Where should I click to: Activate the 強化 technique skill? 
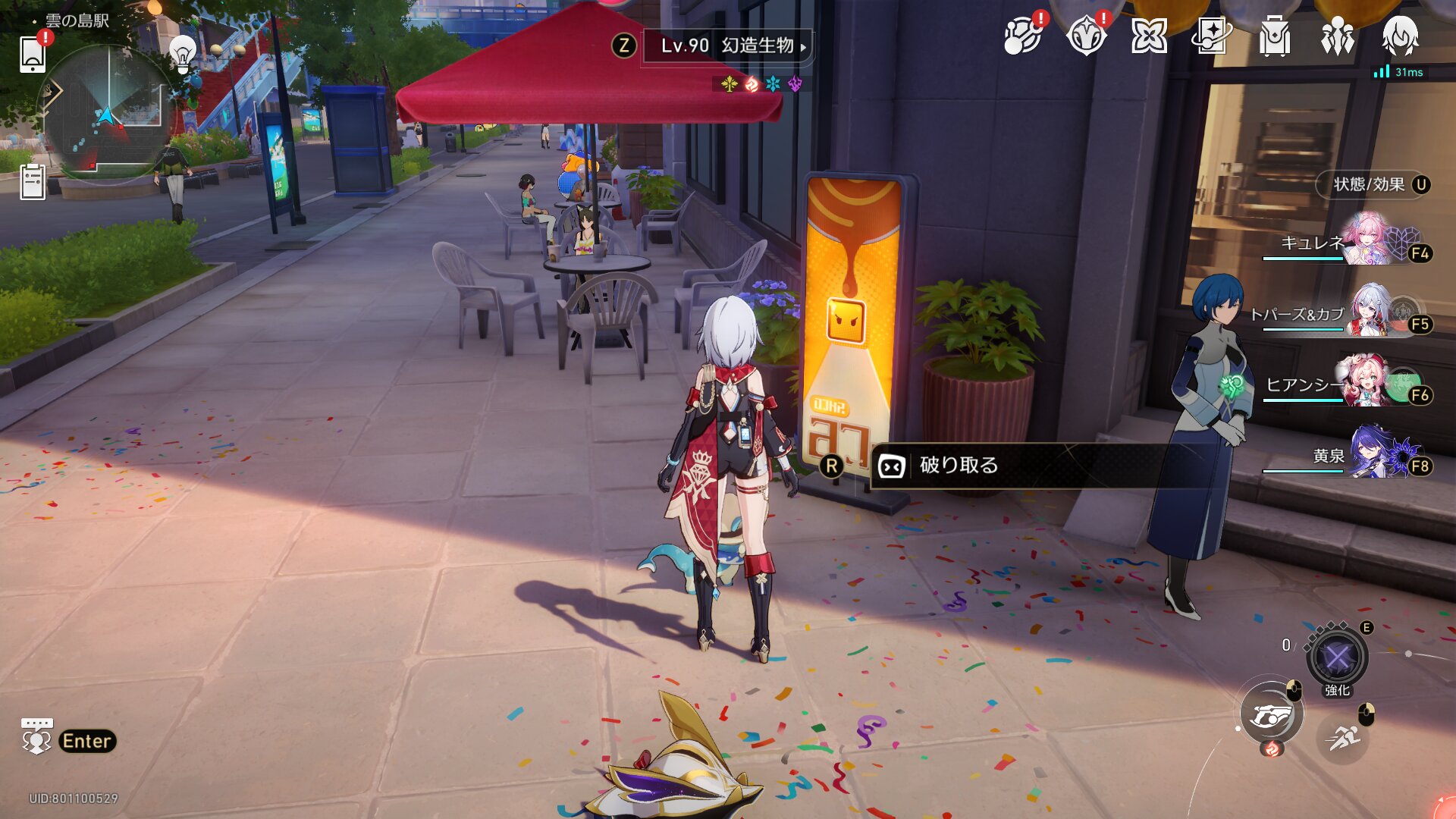(x=1337, y=657)
